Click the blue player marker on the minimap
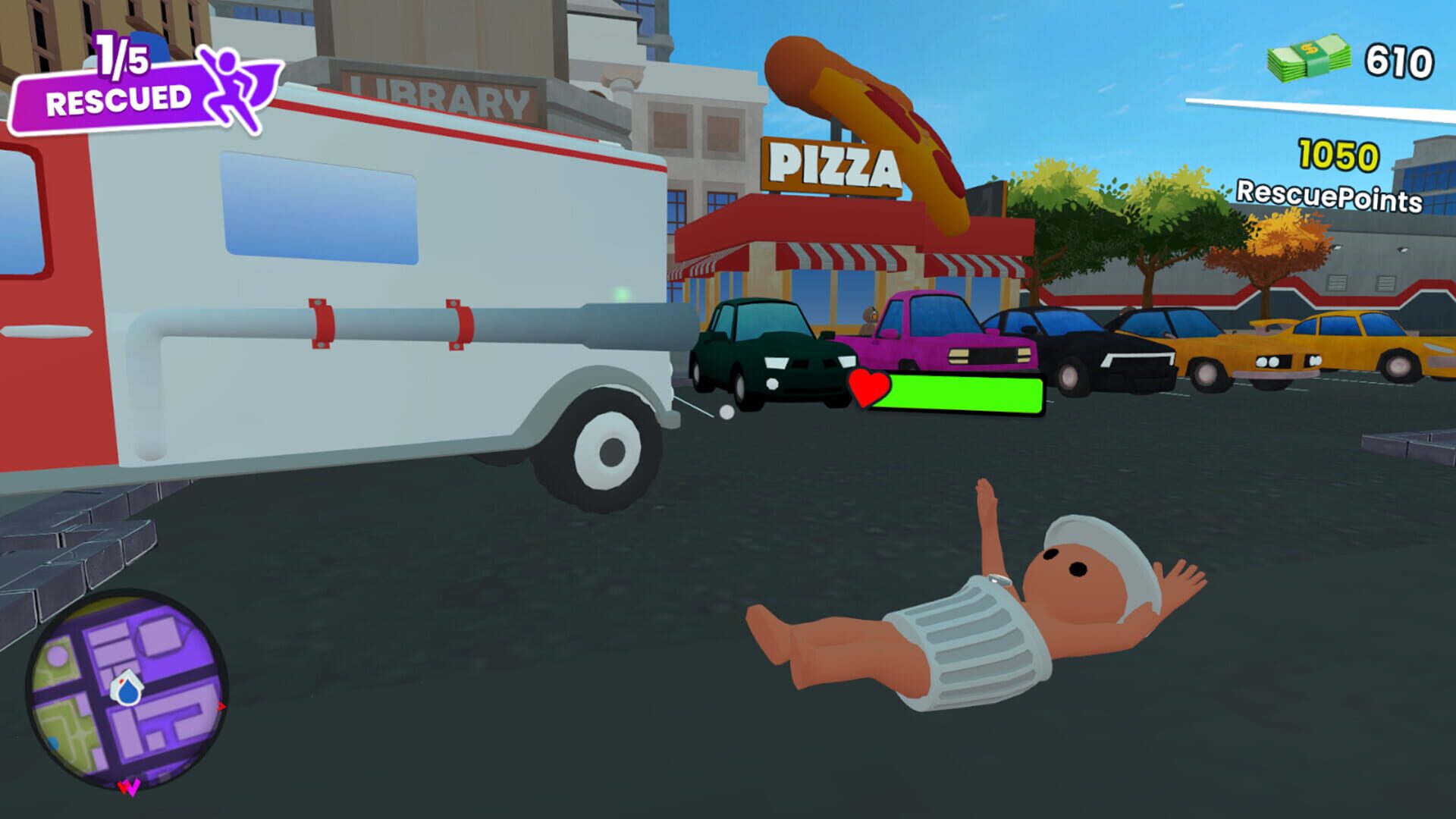Image resolution: width=1456 pixels, height=819 pixels. pos(127,690)
